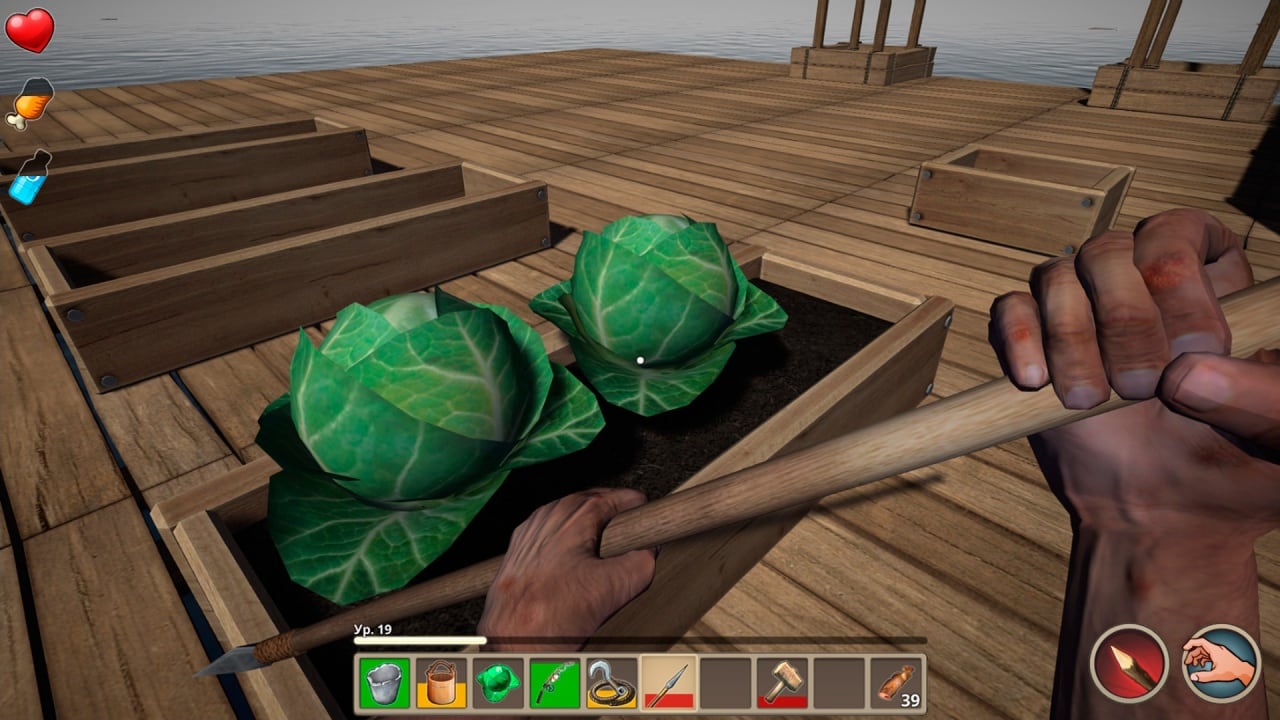Choose the brown bucket with handle
The height and width of the screenshot is (720, 1280).
tap(441, 683)
